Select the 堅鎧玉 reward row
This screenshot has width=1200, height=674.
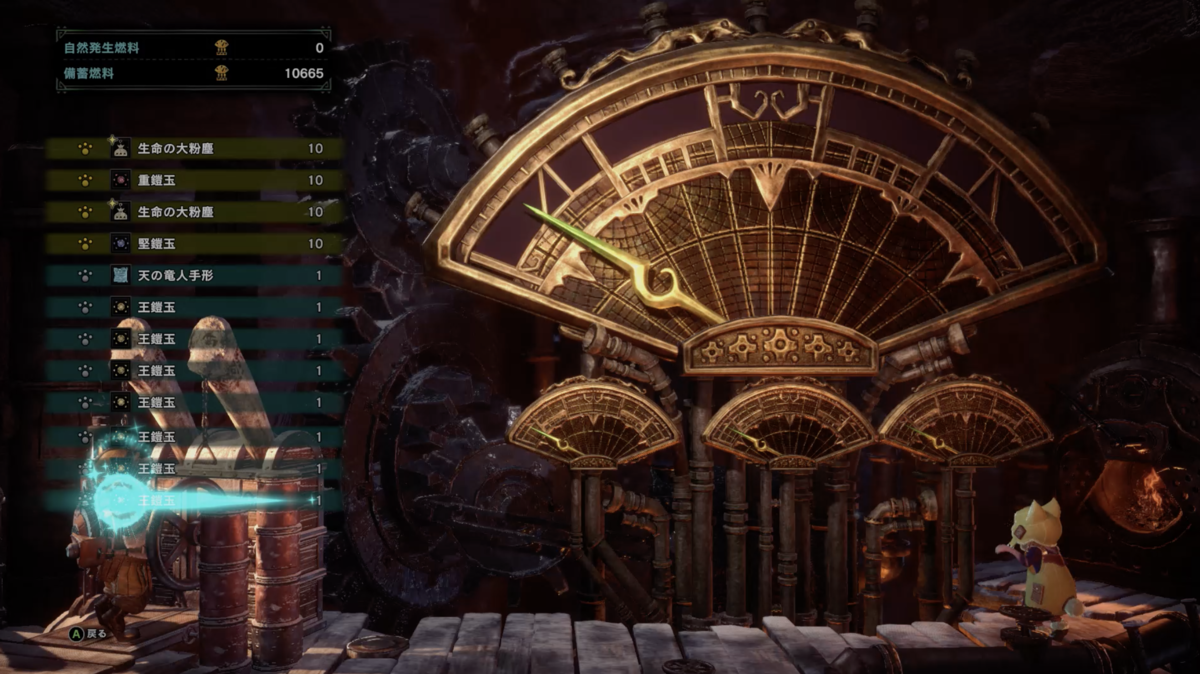[x=195, y=244]
